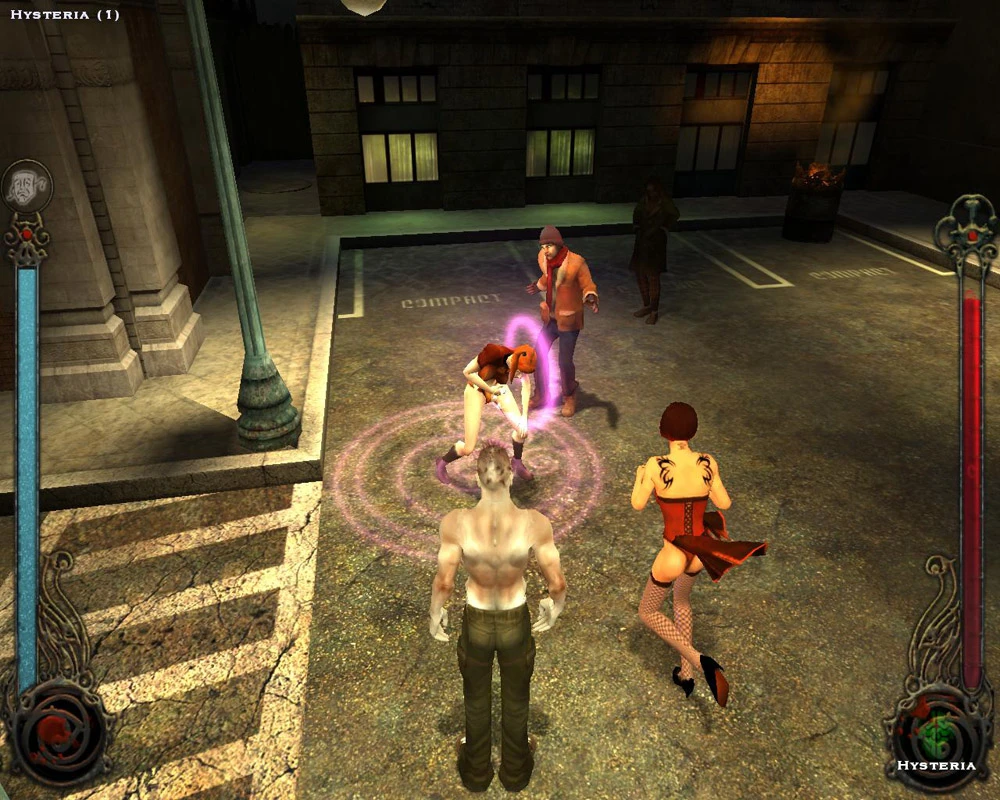Image resolution: width=1000 pixels, height=800 pixels.
Task: Select the Hysteria discipline orb
Action: click(936, 735)
